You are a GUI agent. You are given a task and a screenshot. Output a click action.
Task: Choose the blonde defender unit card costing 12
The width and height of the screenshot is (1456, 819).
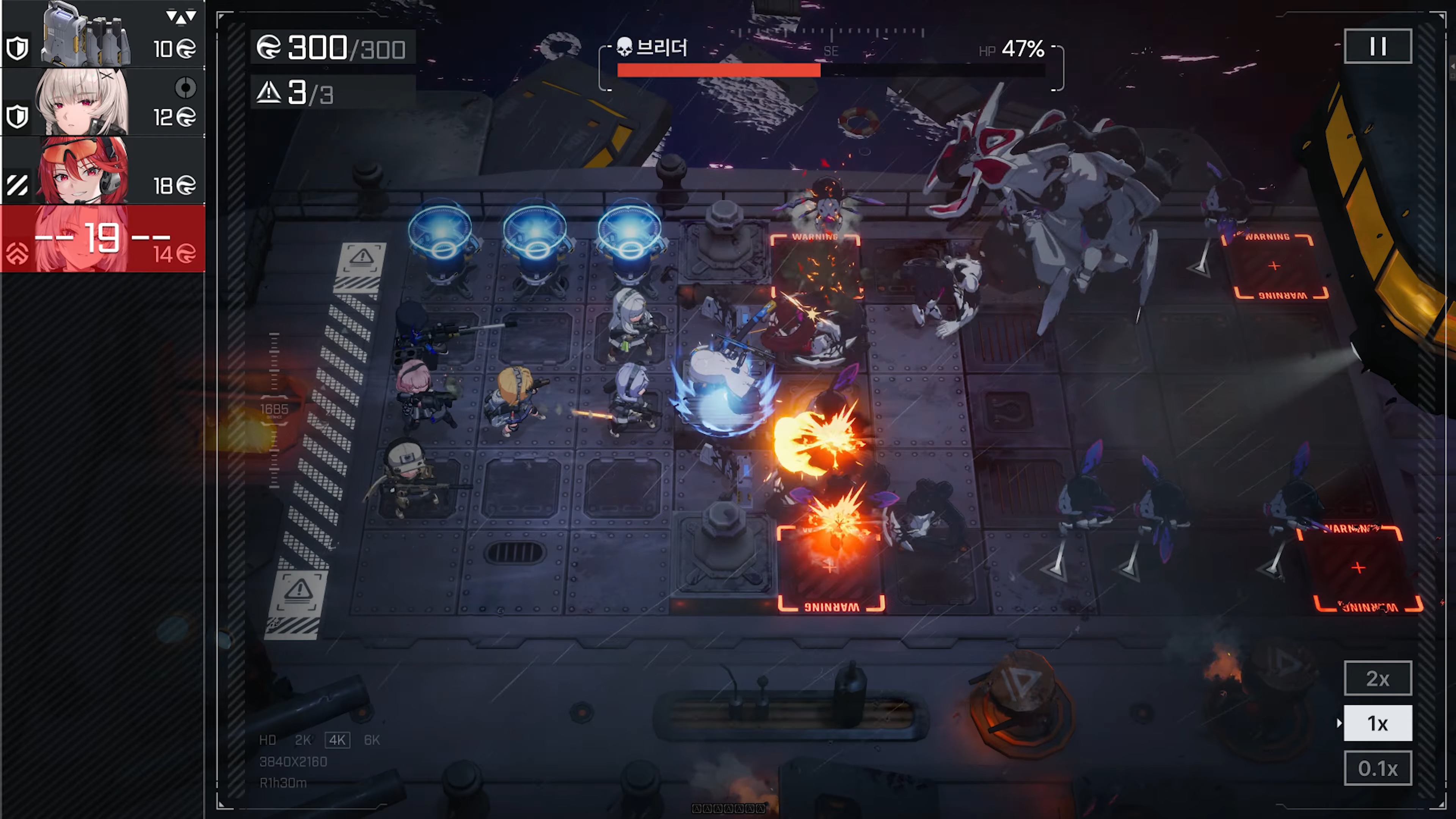point(102,102)
